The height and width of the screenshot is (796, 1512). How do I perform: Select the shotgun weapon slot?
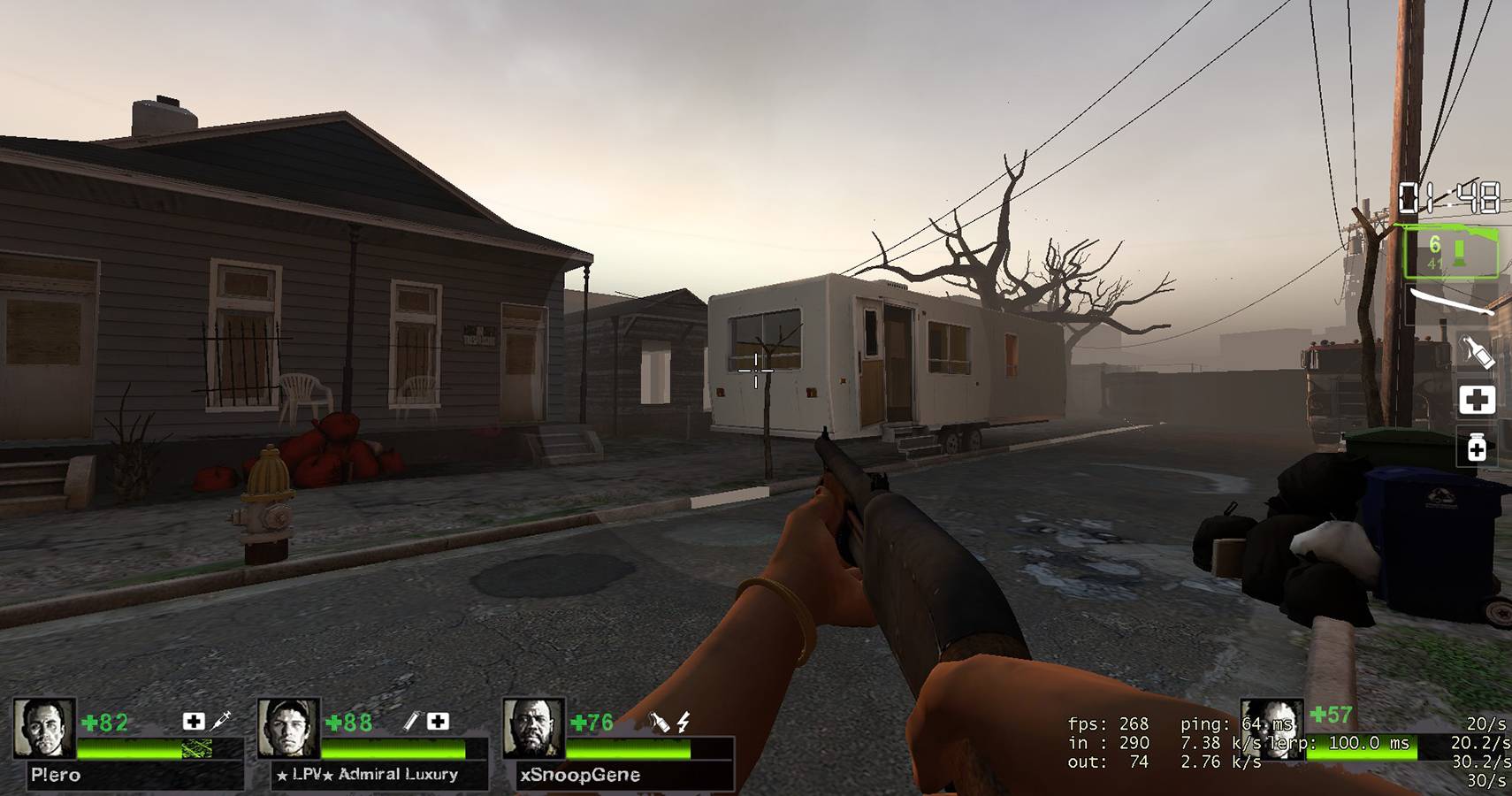(1450, 251)
